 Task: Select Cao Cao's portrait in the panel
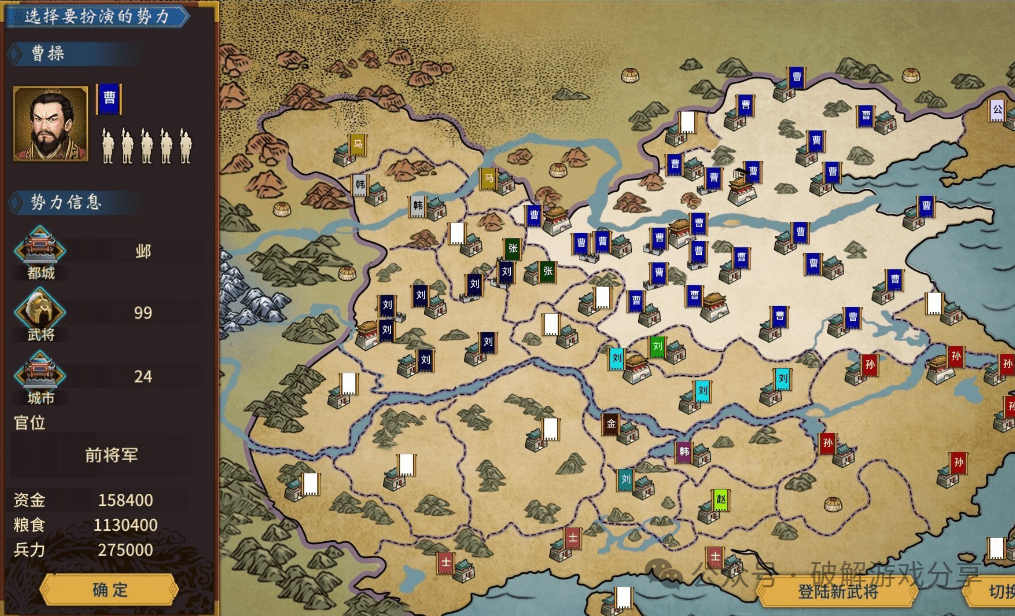coord(50,123)
